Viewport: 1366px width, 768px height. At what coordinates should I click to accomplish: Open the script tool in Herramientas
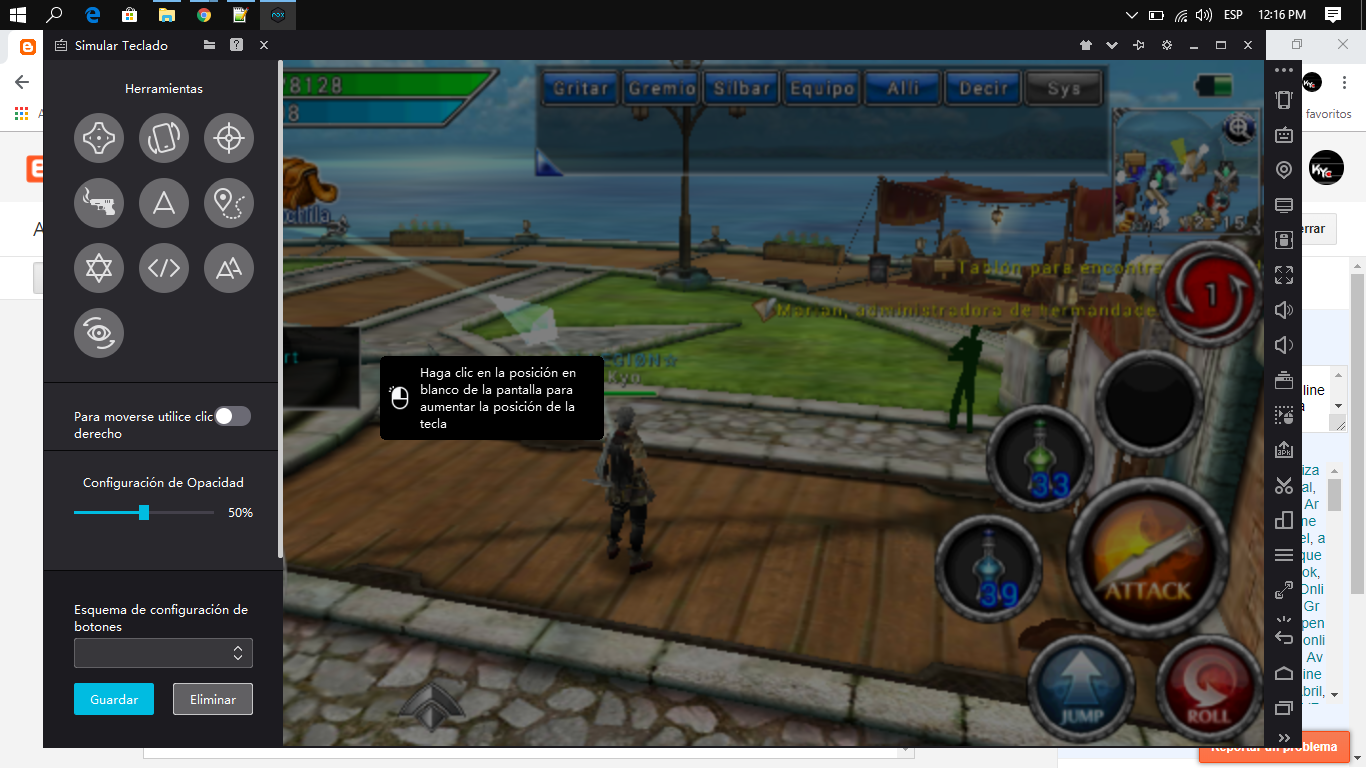pos(163,268)
